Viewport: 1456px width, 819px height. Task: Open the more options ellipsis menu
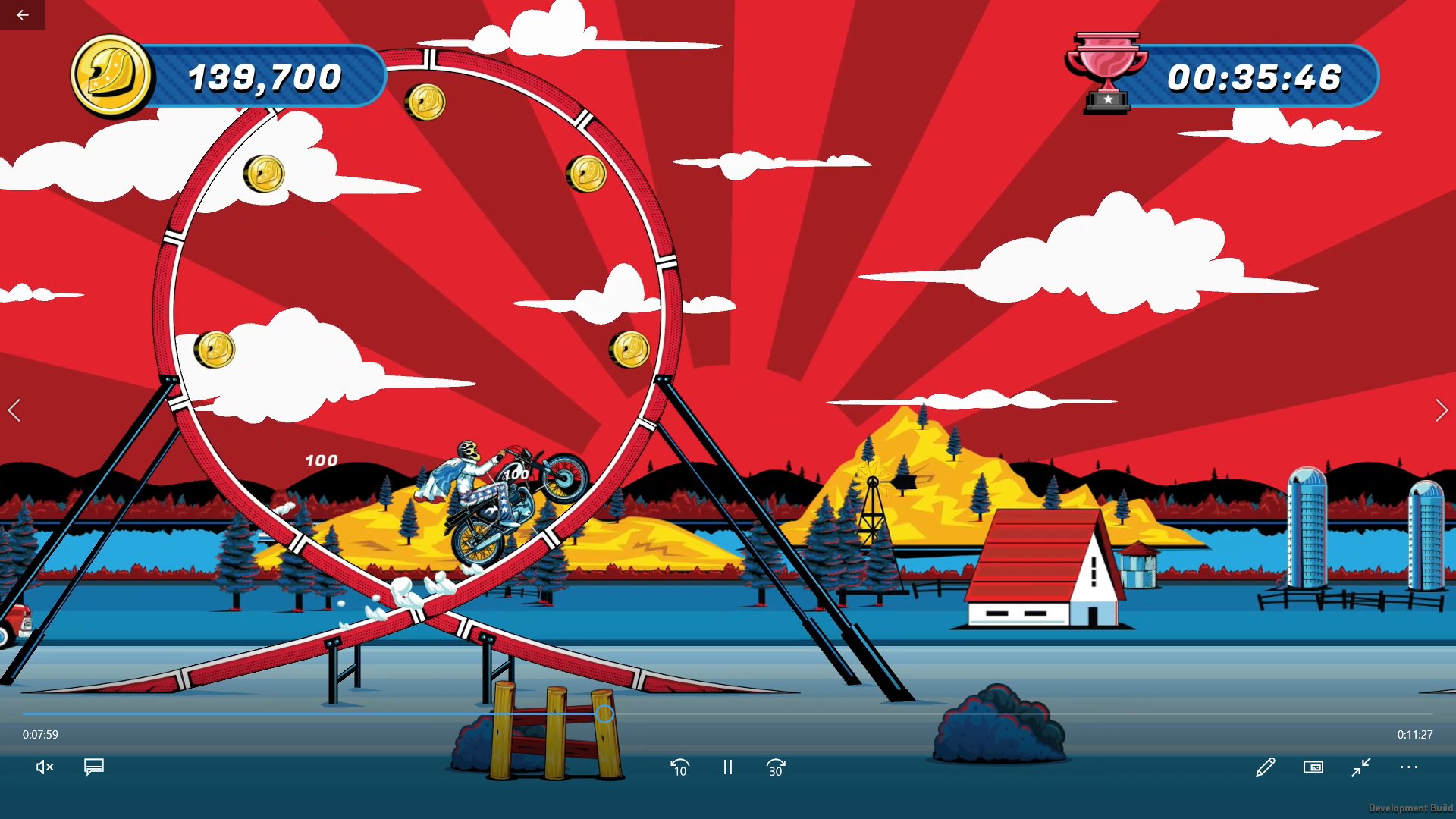pos(1408,767)
